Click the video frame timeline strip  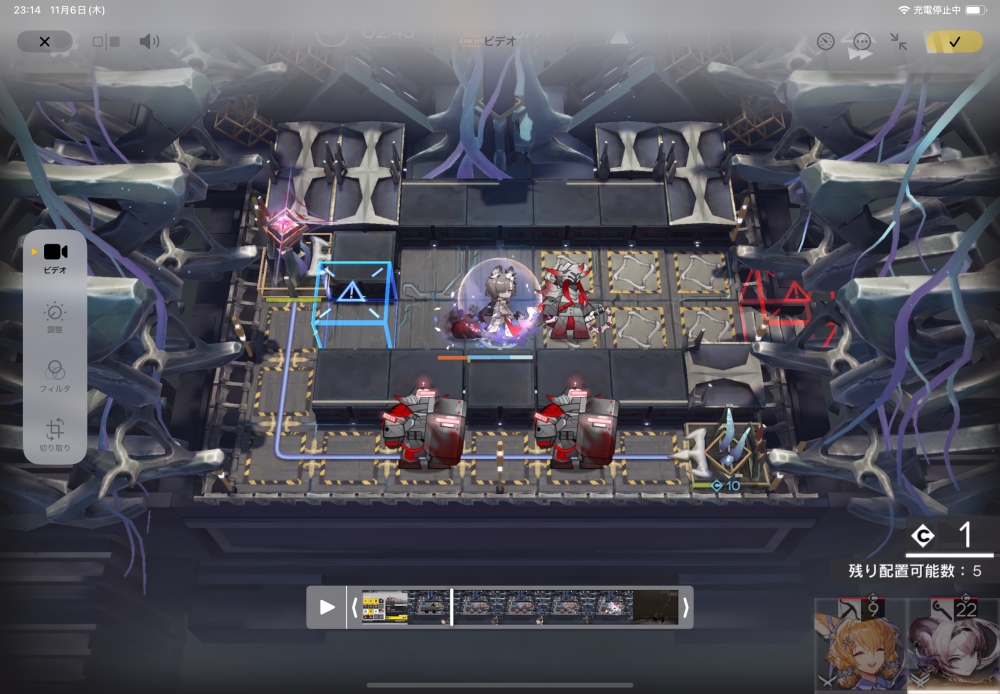click(519, 607)
